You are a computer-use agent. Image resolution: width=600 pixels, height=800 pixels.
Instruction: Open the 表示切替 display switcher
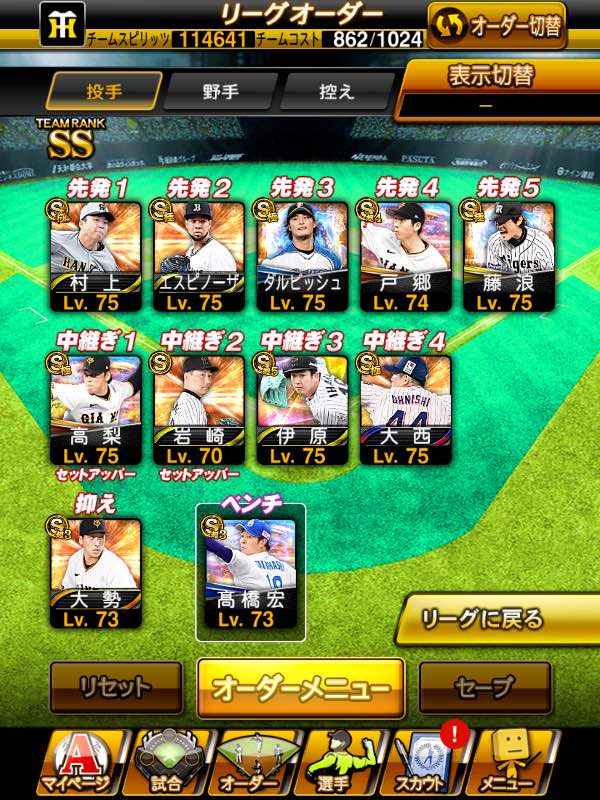498,90
